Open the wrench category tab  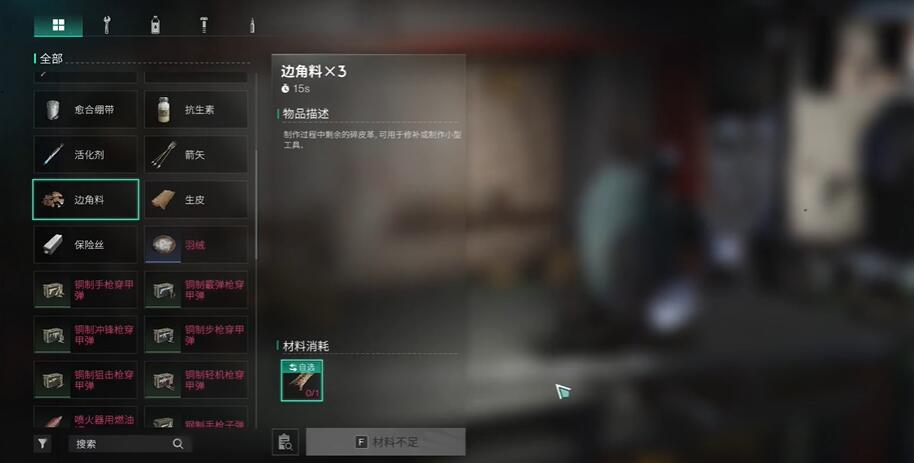click(x=108, y=25)
